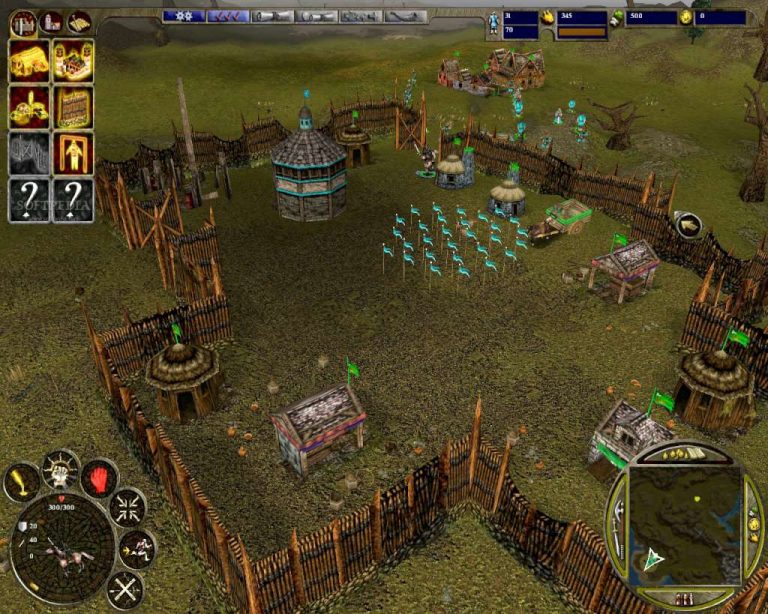The height and width of the screenshot is (614, 768).
Task: Click the greyed-out wall build icon
Action: coord(29,153)
